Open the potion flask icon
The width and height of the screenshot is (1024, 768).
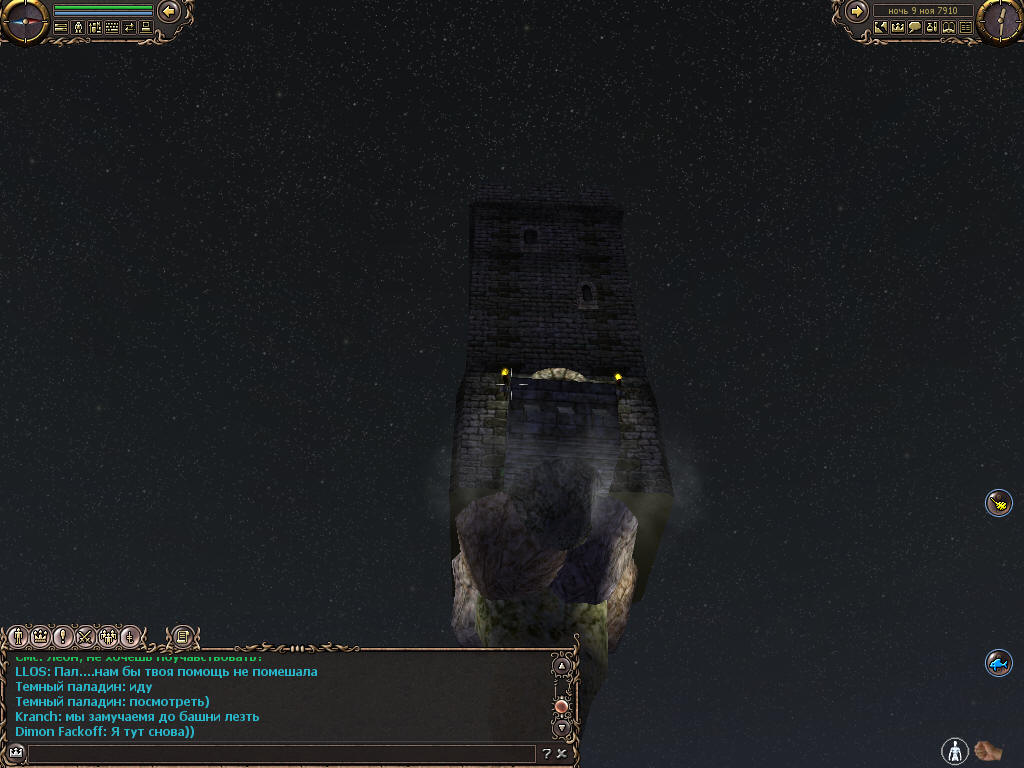click(x=932, y=28)
